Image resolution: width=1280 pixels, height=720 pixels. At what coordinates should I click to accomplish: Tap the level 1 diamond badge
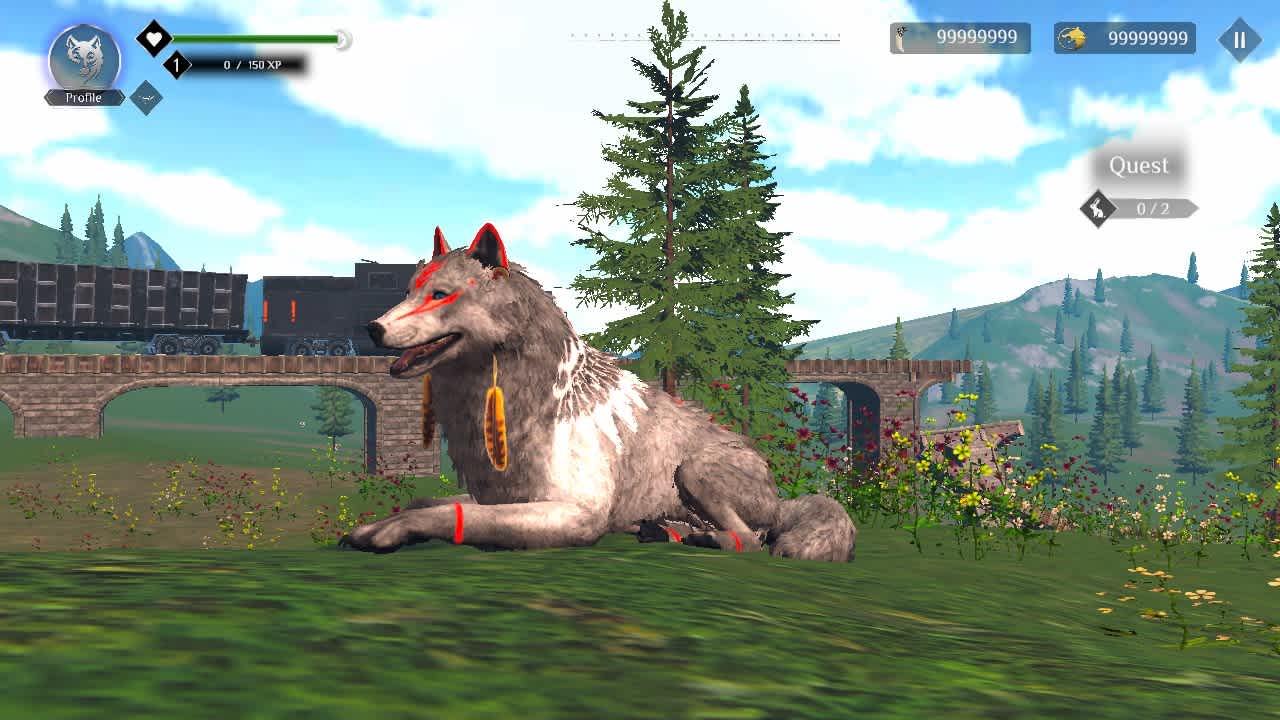pyautogui.click(x=175, y=62)
